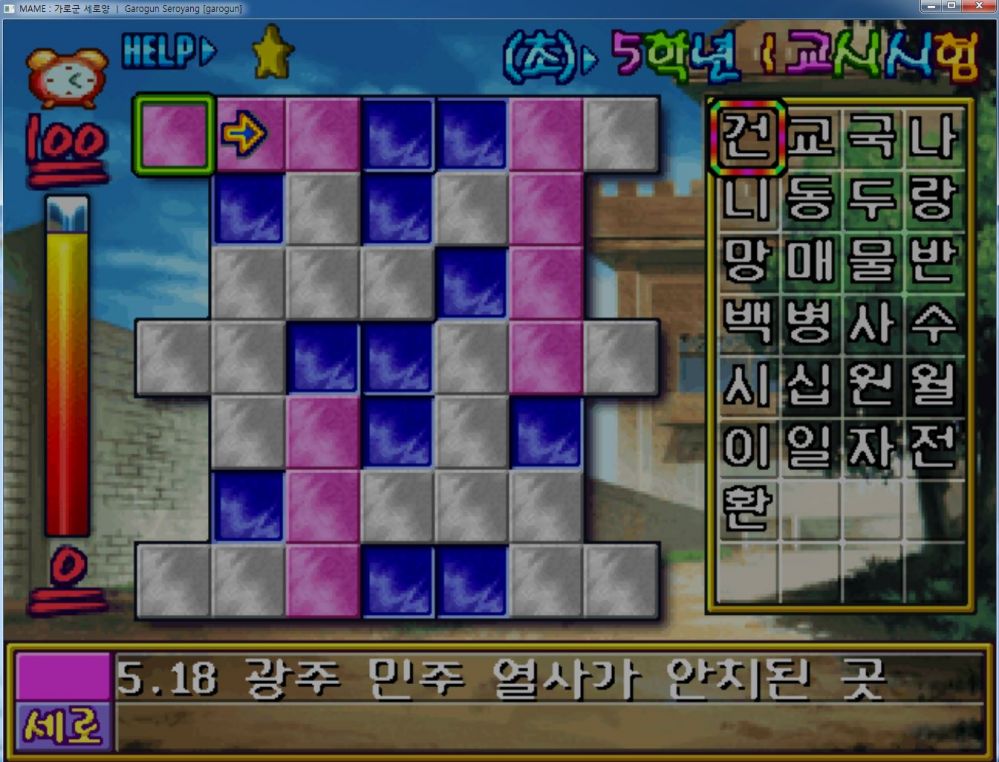Image resolution: width=999 pixels, height=762 pixels.
Task: Pick the 환 syllable tile
Action: pyautogui.click(x=747, y=508)
